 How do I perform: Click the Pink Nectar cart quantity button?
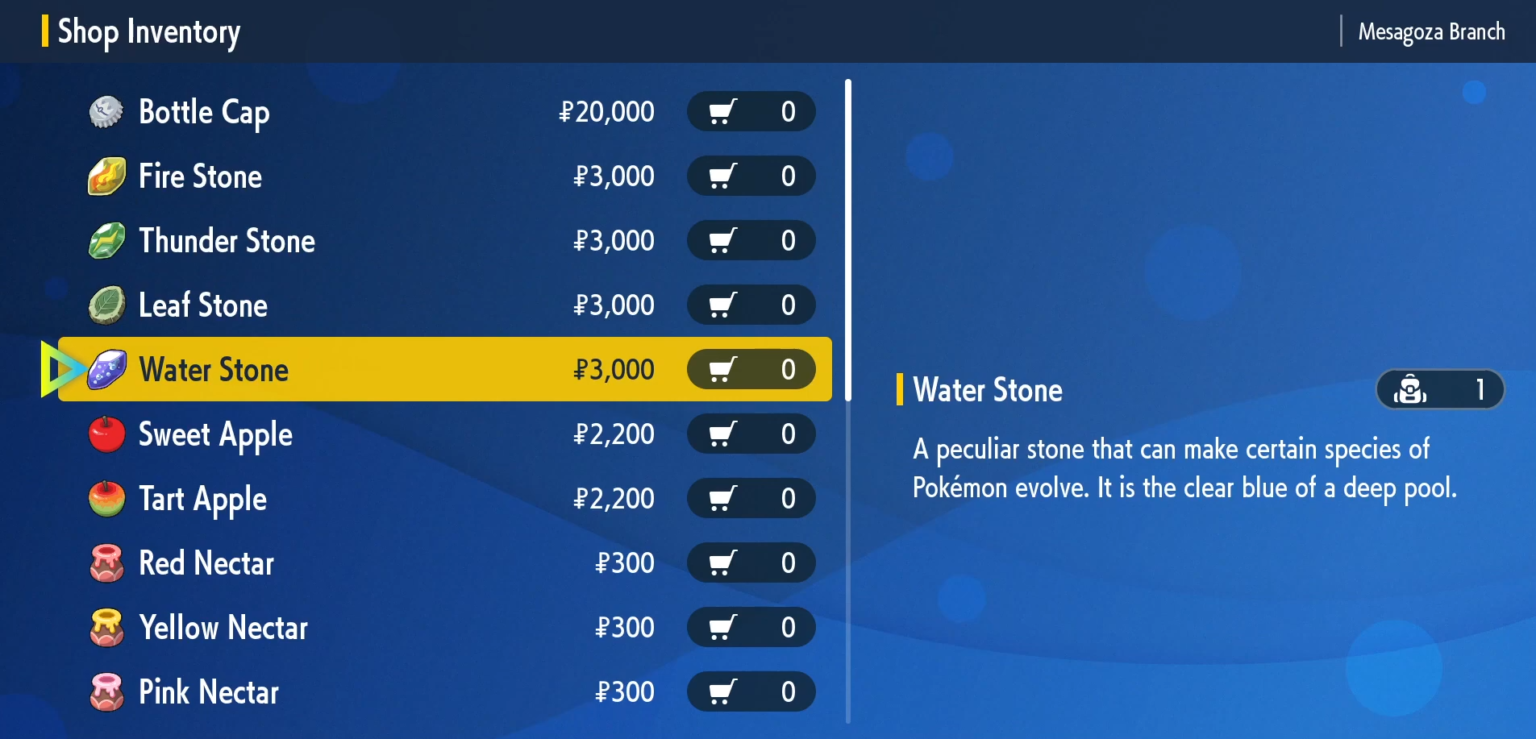[x=751, y=692]
